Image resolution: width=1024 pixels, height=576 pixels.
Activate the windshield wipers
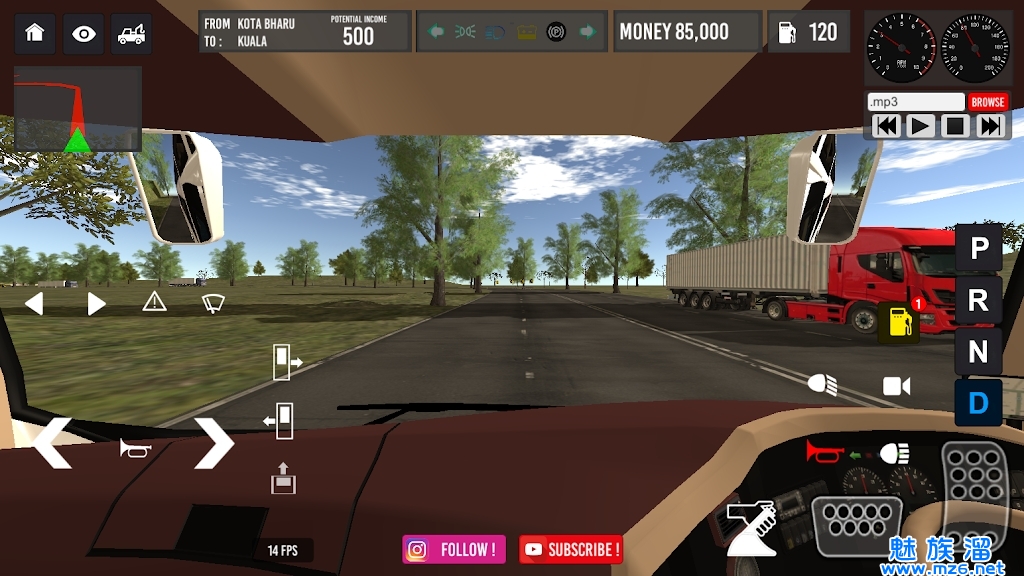pos(213,302)
